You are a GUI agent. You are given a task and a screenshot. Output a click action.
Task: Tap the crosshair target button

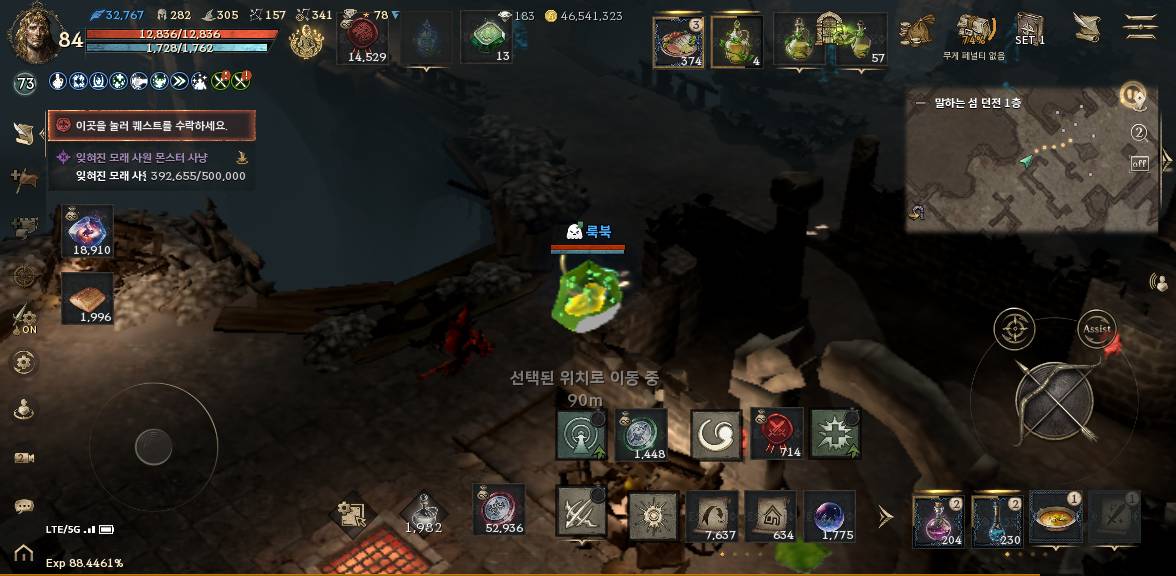click(x=1014, y=328)
